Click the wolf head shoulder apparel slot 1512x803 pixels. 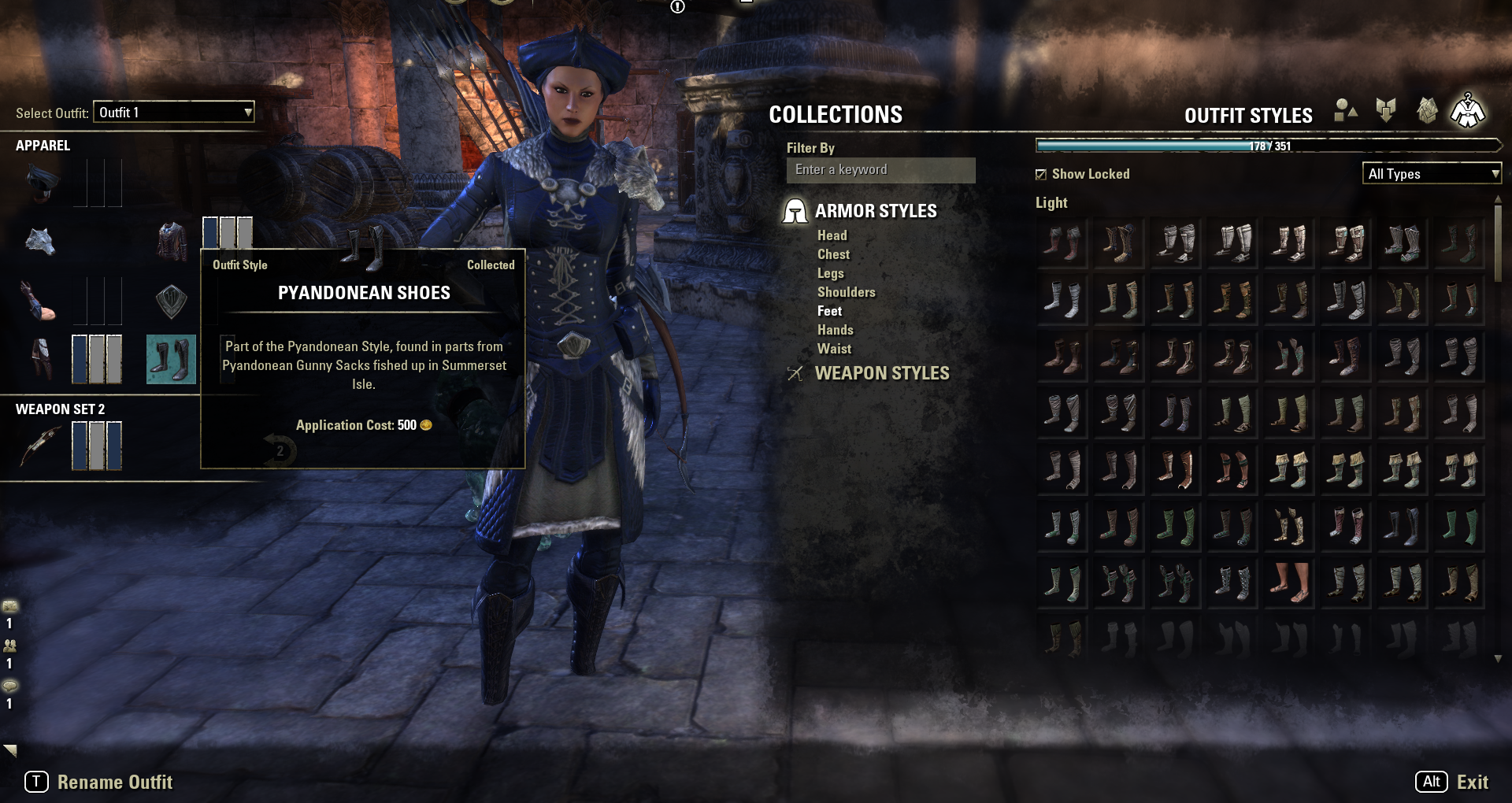pyautogui.click(x=39, y=240)
